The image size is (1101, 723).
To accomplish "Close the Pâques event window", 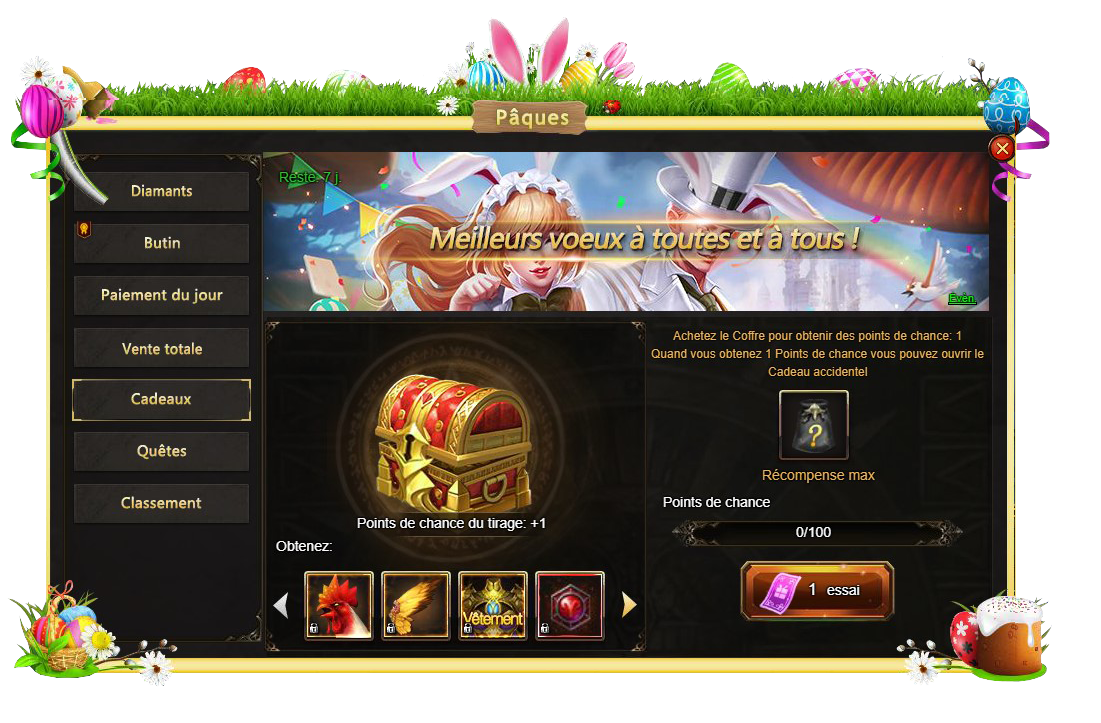I will tap(1001, 149).
